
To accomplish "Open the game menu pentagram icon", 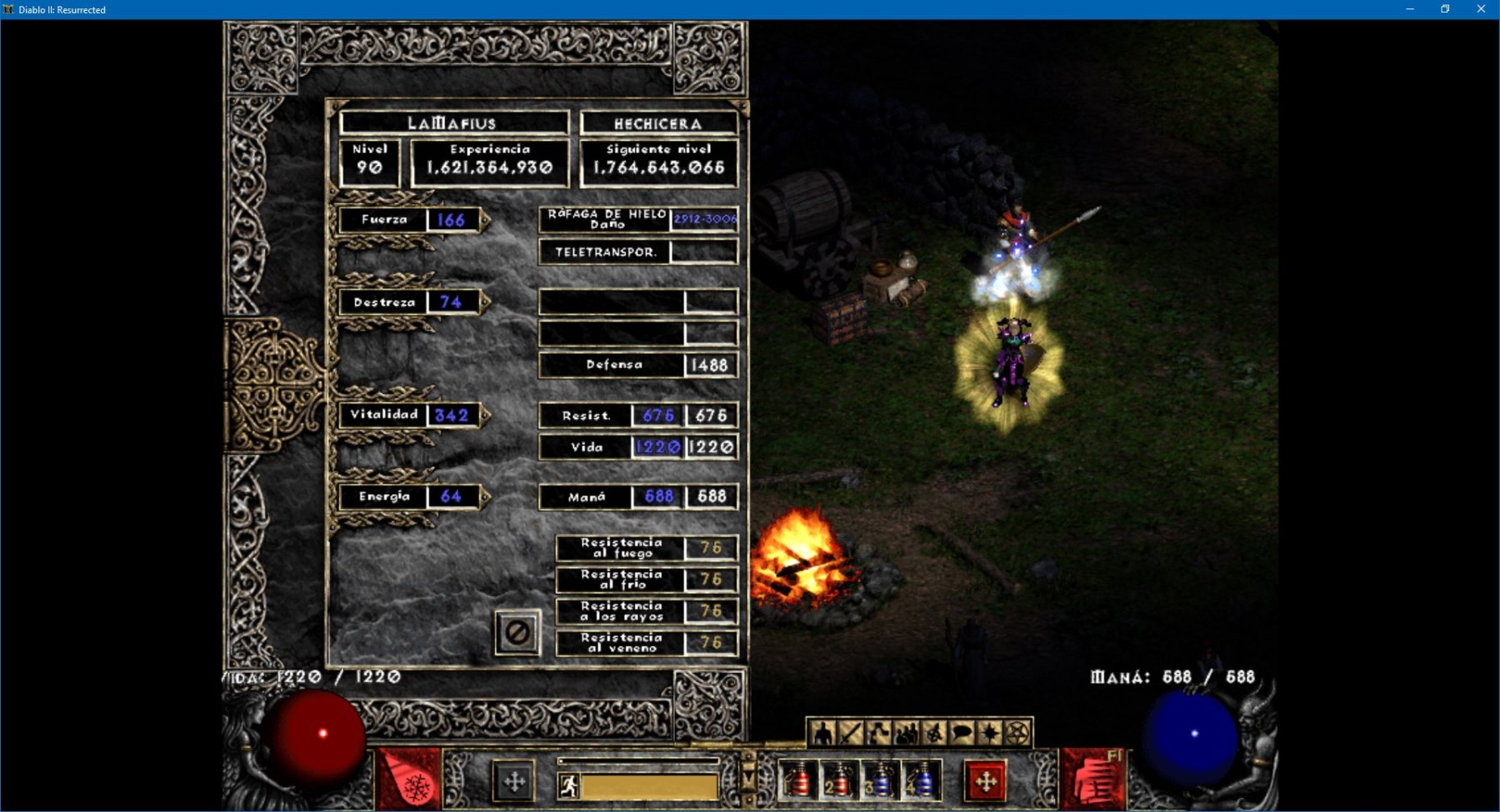I will point(1017,733).
